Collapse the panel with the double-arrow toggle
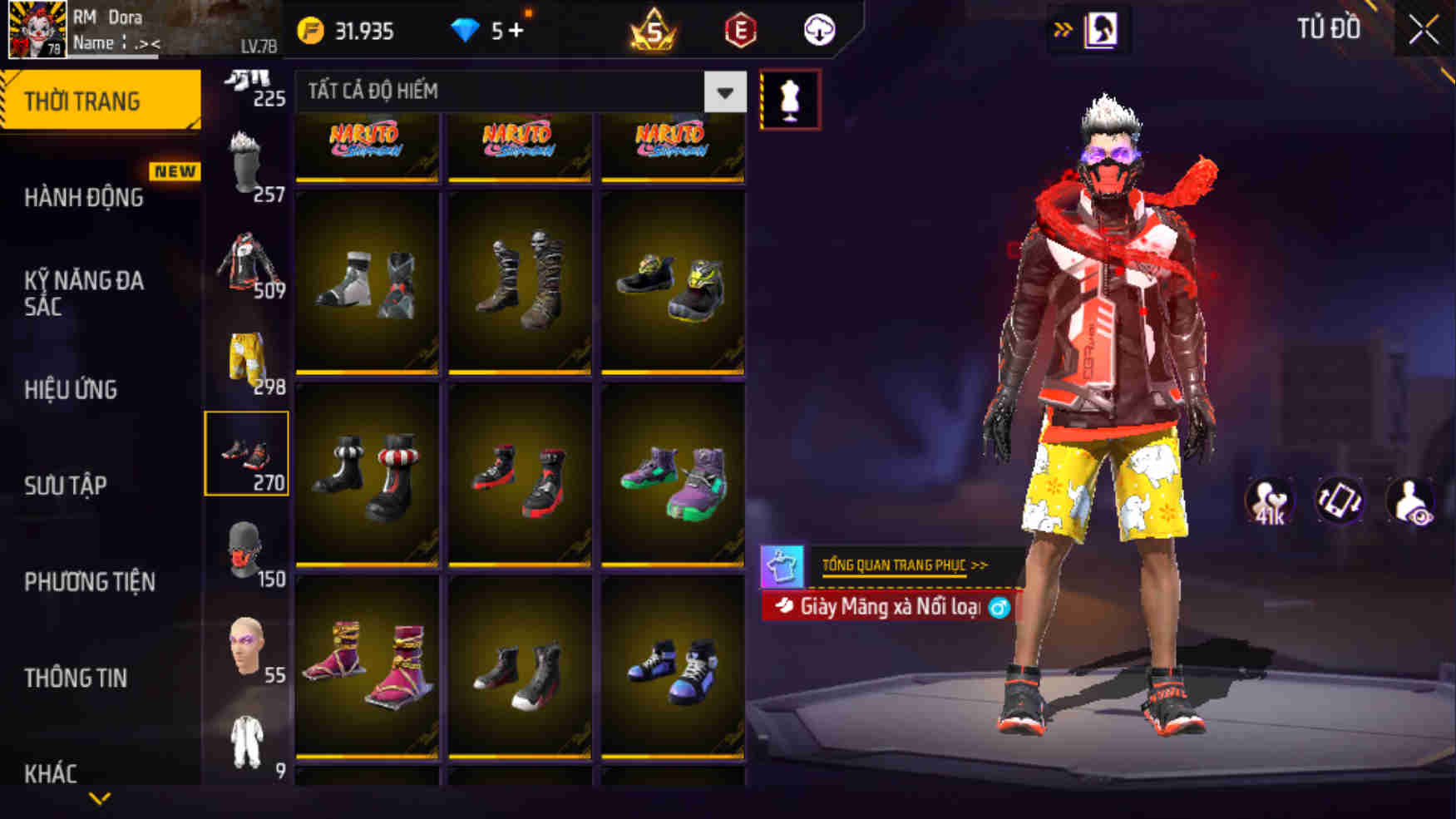The image size is (1456, 819). click(x=1062, y=27)
